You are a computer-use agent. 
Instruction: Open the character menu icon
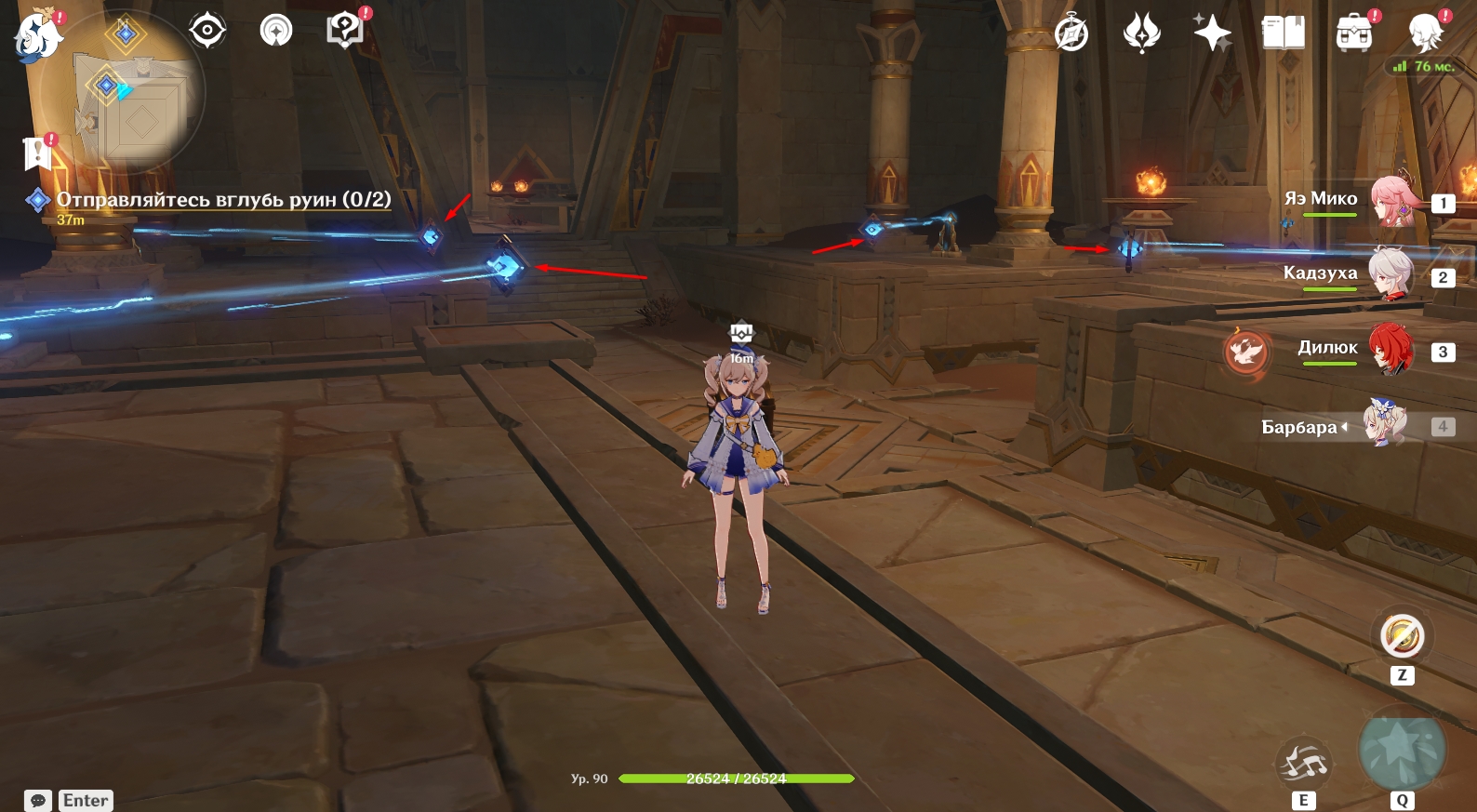1425,34
